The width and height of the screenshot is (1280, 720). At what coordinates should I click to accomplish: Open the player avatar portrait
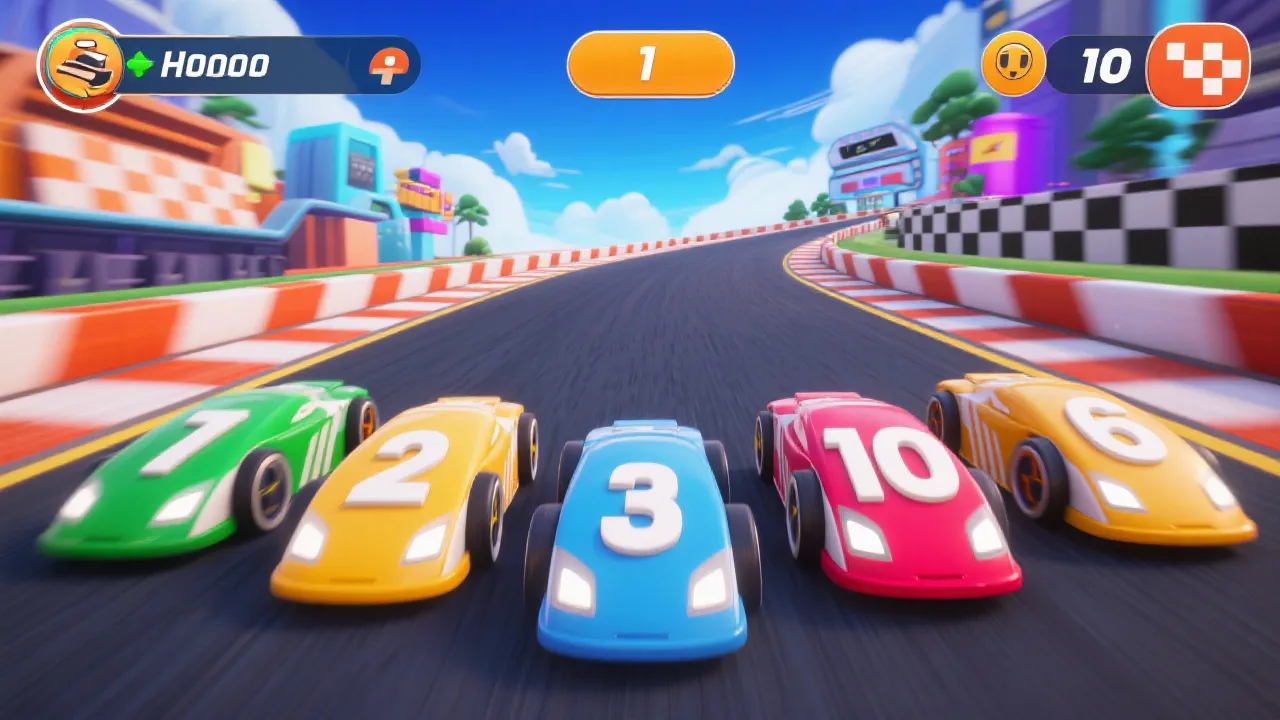(x=80, y=66)
